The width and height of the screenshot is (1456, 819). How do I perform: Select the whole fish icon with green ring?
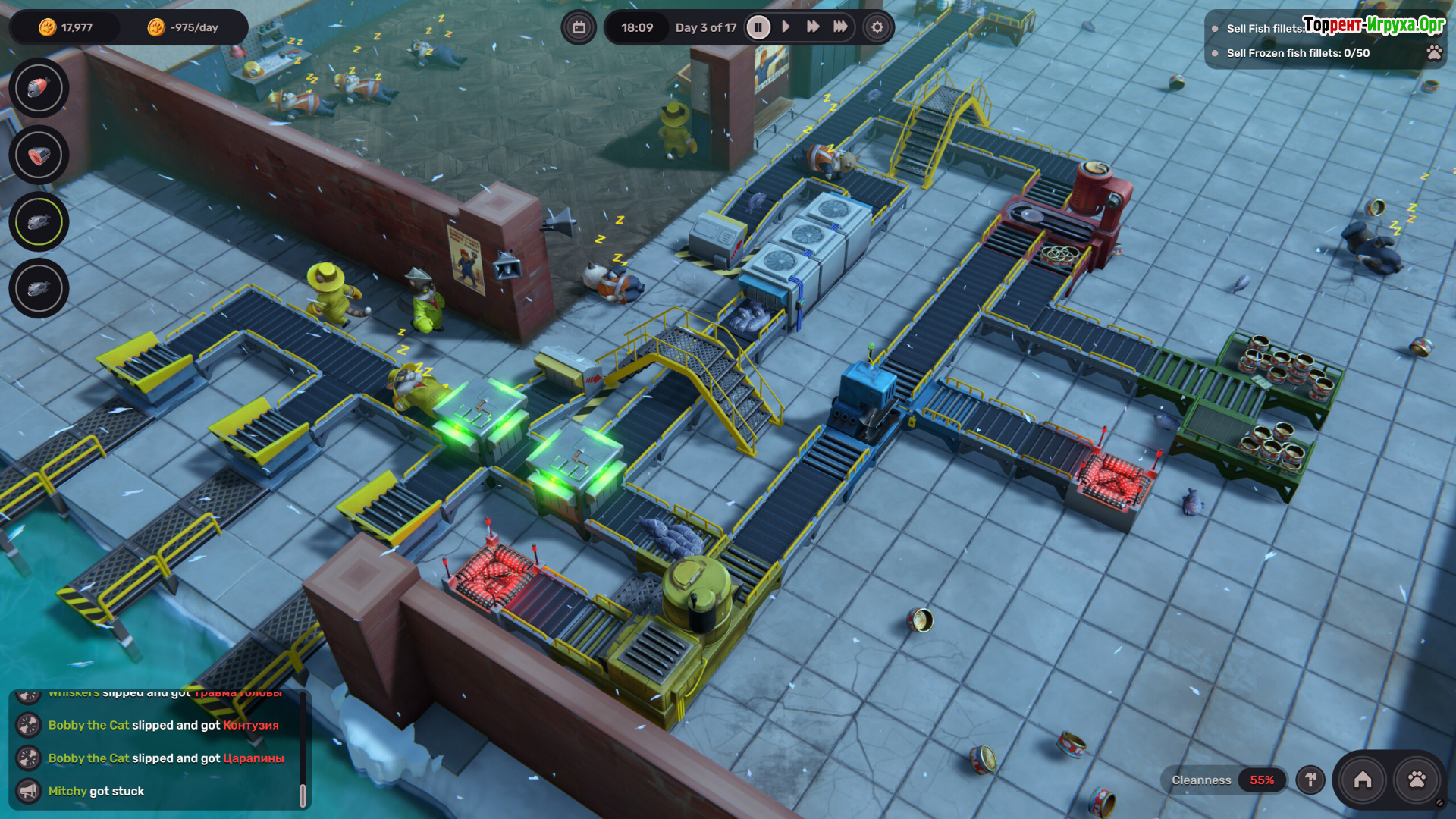click(x=39, y=222)
